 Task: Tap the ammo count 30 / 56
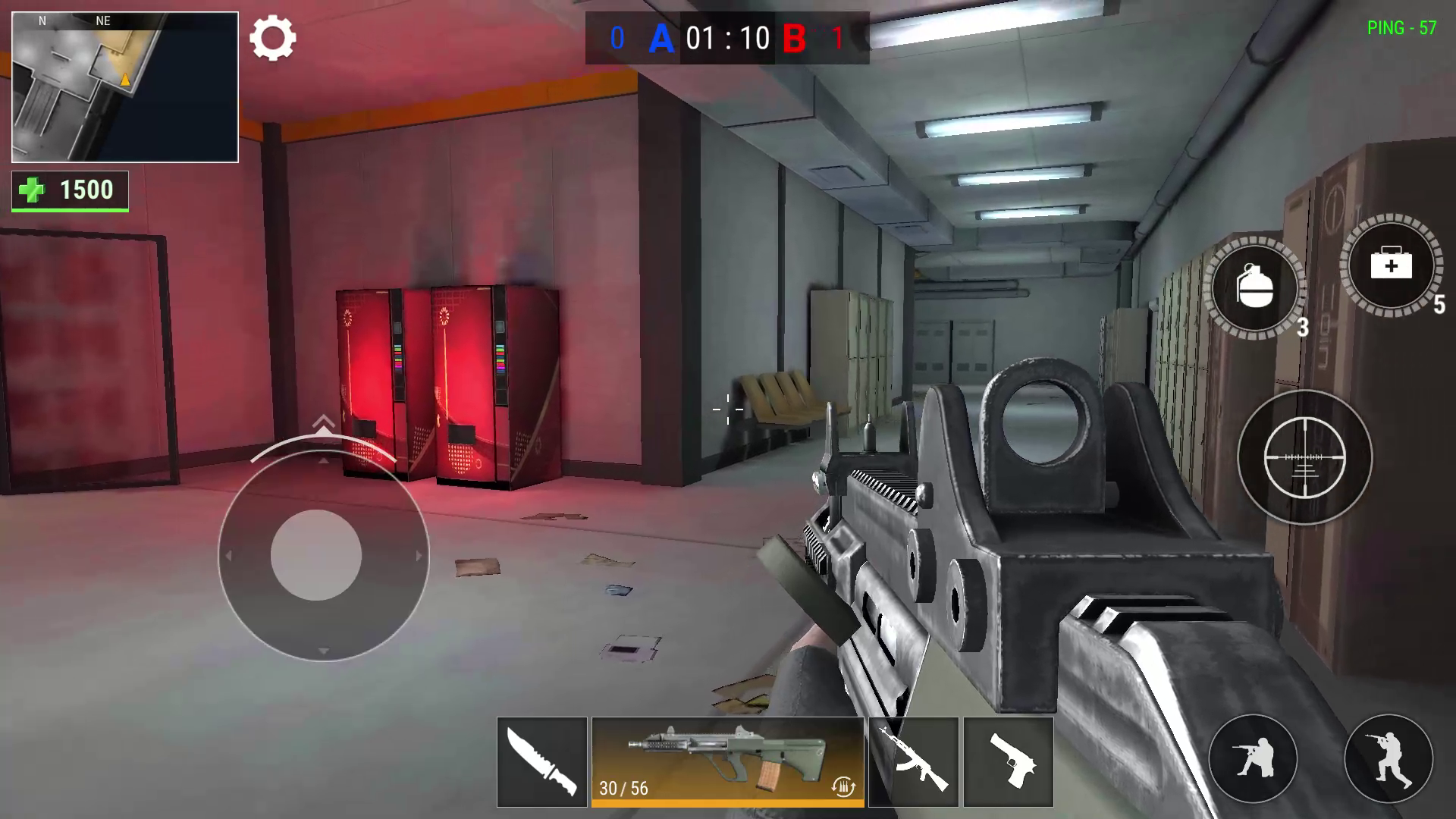point(622,789)
